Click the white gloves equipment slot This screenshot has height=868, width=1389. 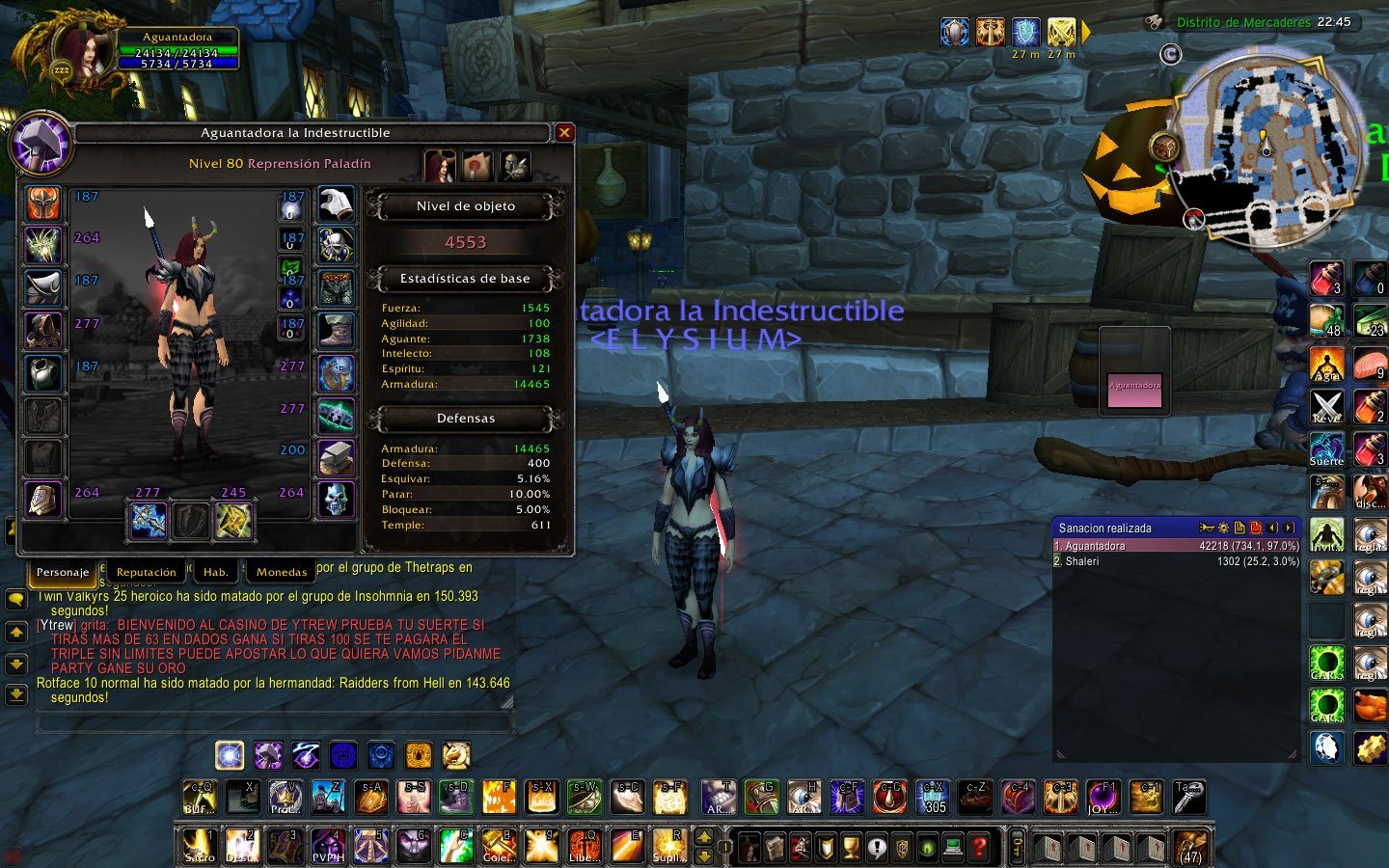[x=336, y=204]
